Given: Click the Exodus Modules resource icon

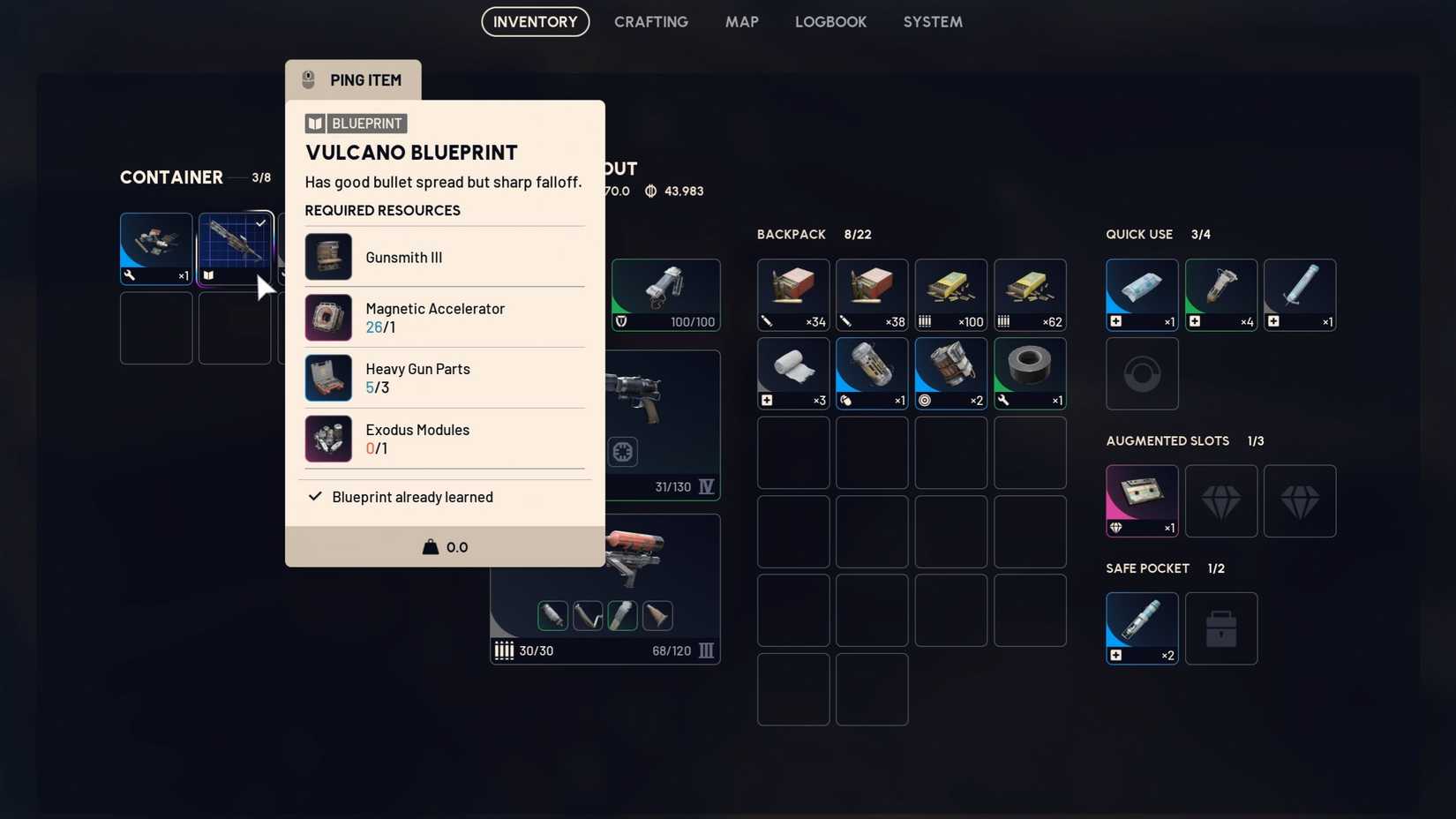Looking at the screenshot, I should click(x=327, y=439).
